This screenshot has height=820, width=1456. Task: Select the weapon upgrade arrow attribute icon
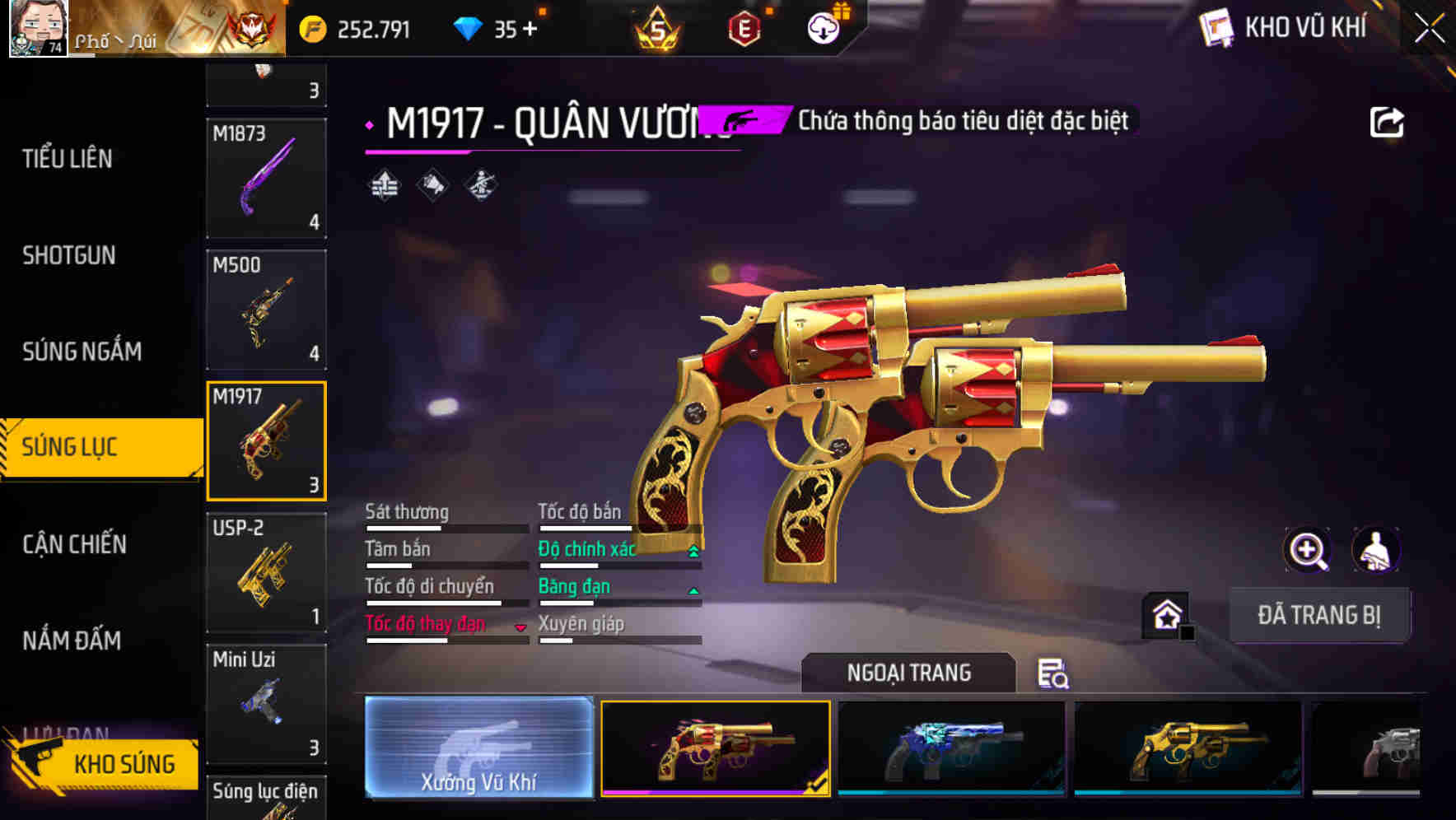[384, 185]
